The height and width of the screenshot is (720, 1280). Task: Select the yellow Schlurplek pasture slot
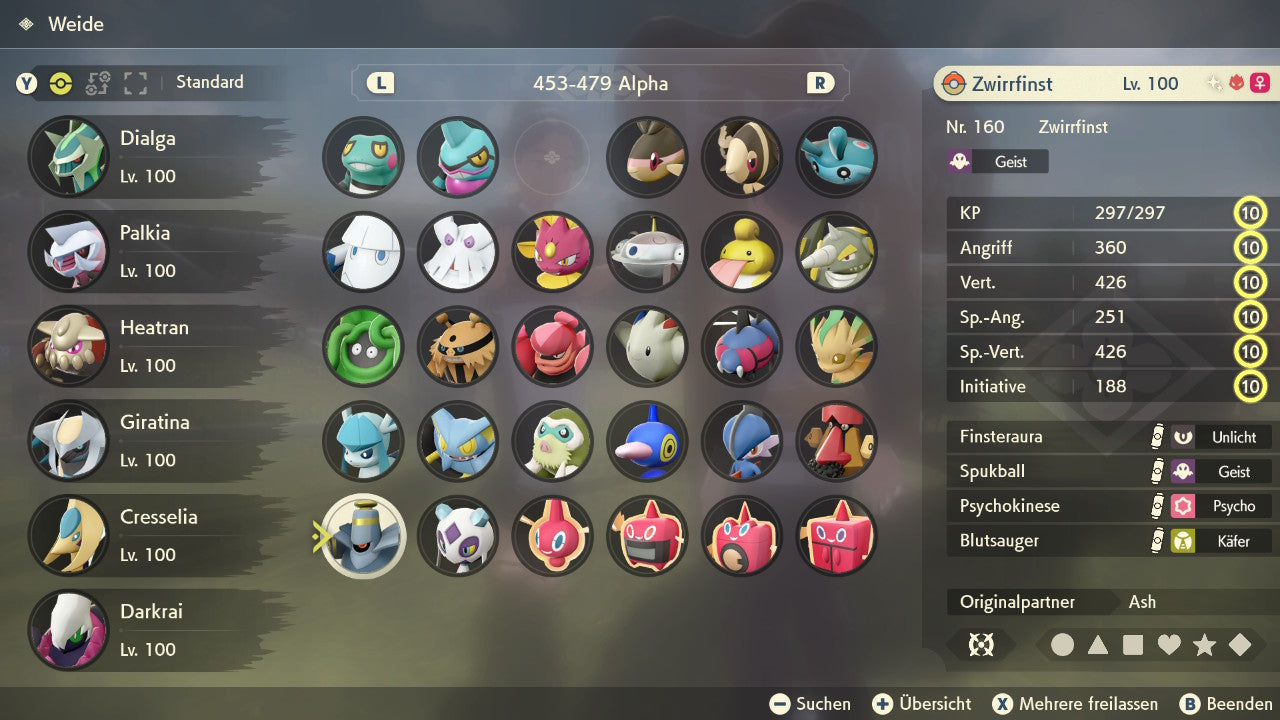coord(742,252)
